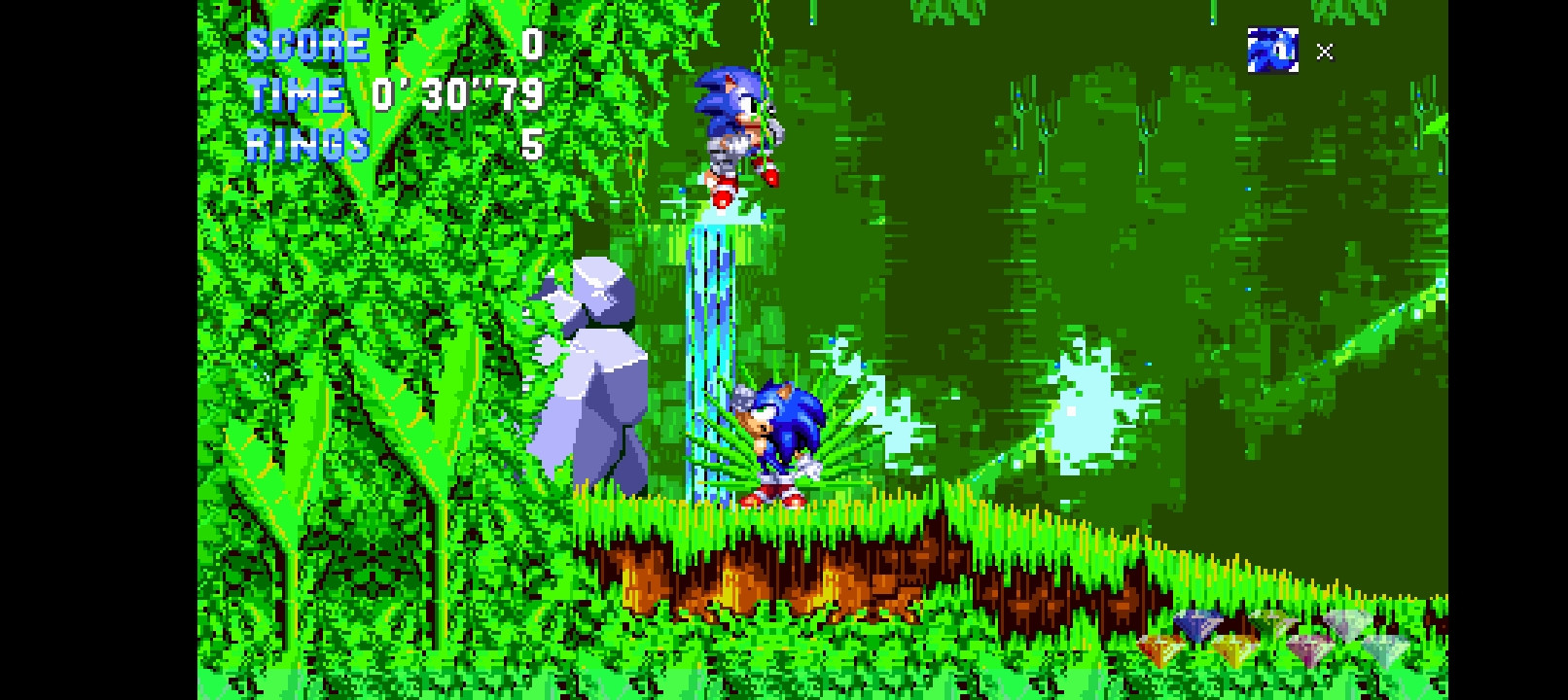This screenshot has width=1568, height=700.
Task: Click the RINGS label in the HUD
Action: click(306, 145)
